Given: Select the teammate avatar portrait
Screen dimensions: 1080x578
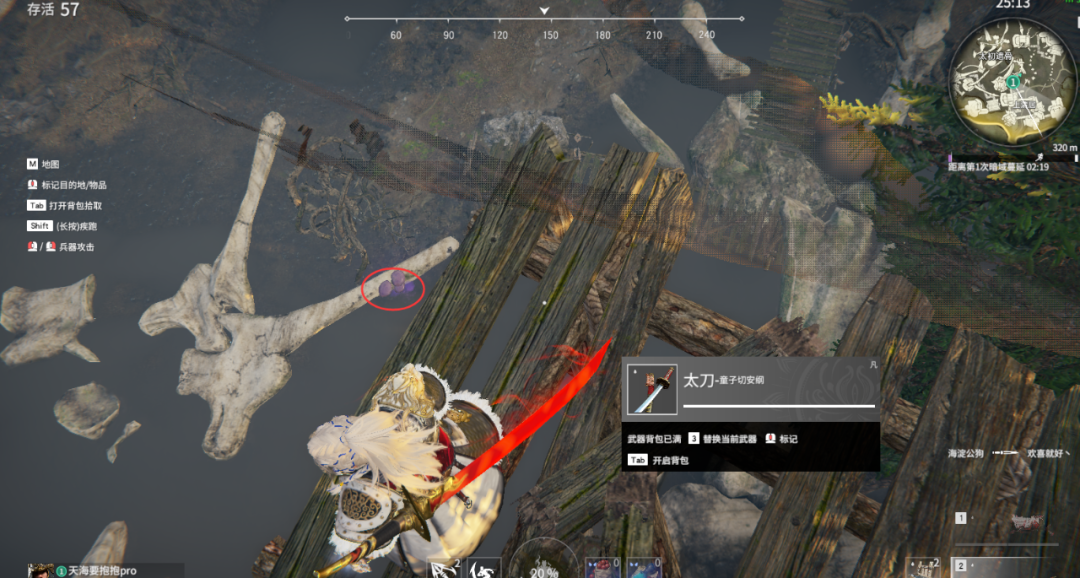Looking at the screenshot, I should [x=40, y=571].
